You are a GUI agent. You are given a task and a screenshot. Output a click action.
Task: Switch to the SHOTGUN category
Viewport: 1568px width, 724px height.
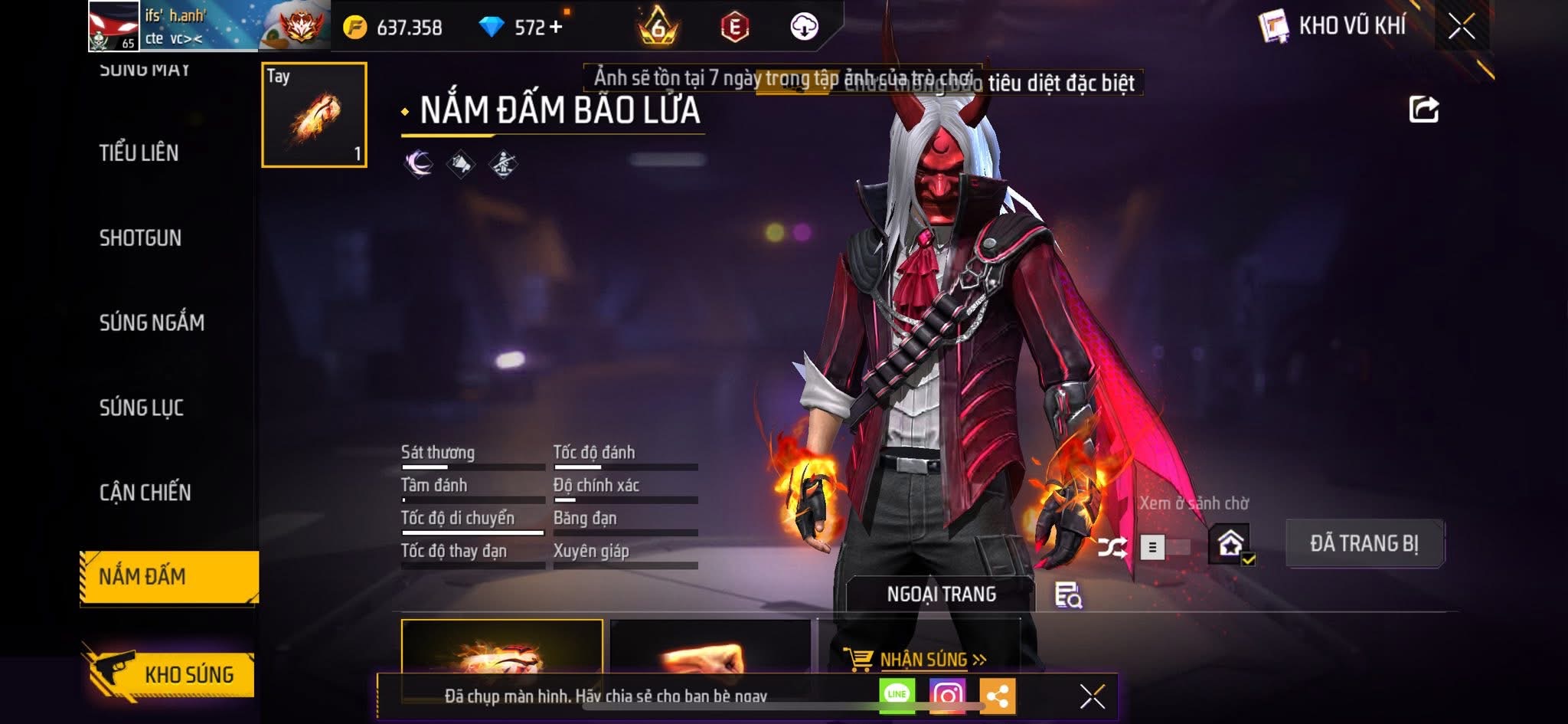coord(140,238)
